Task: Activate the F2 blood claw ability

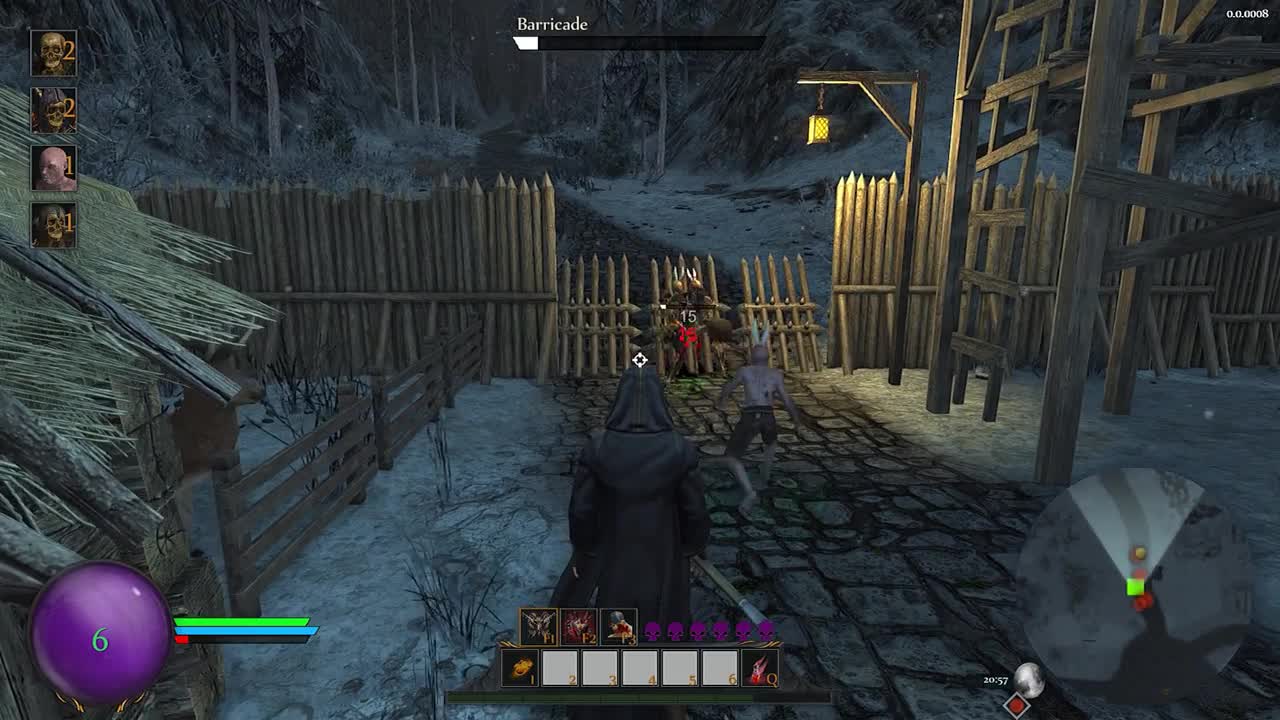Action: [x=577, y=628]
